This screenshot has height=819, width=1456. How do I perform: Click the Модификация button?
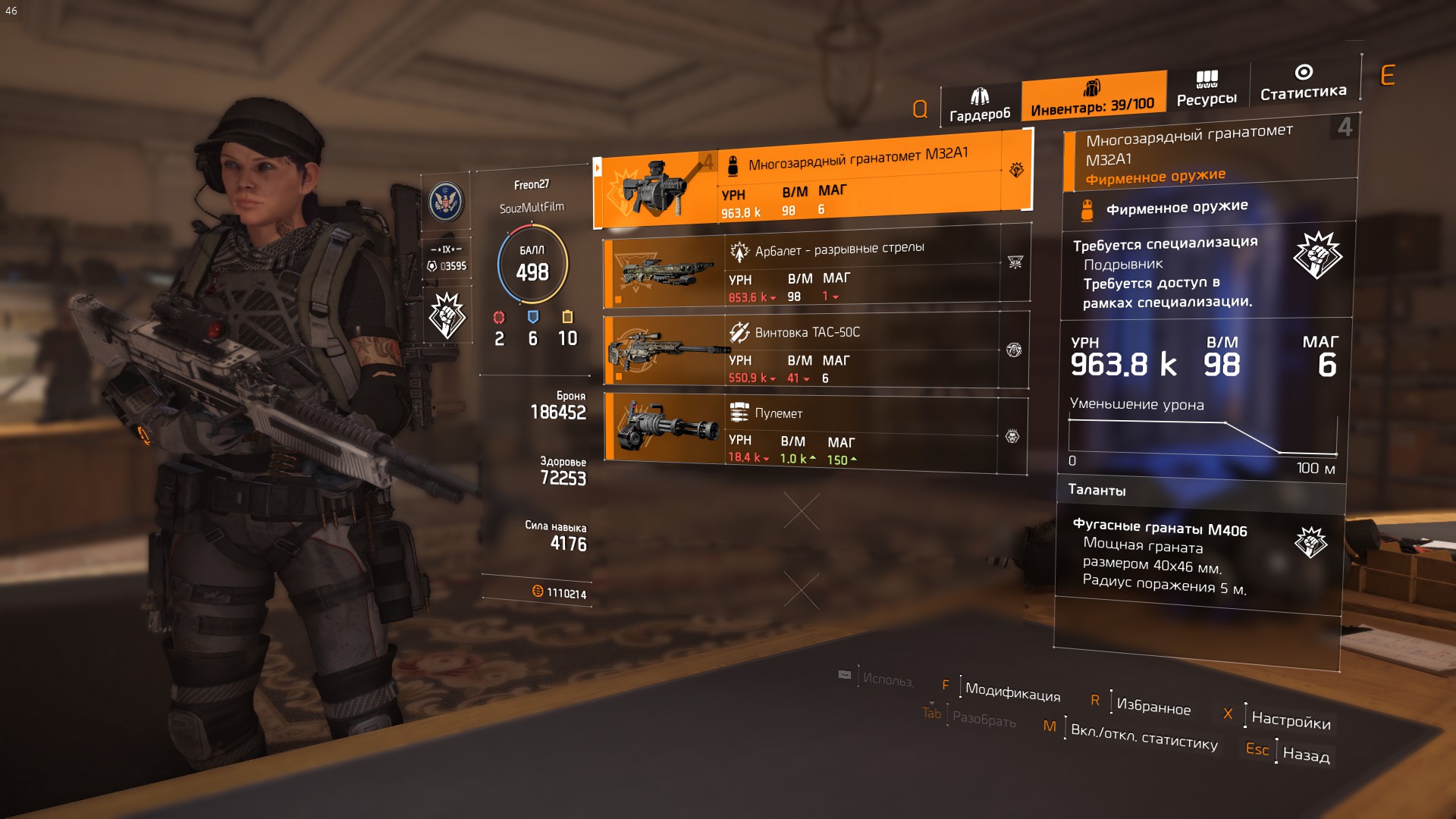tap(1012, 692)
